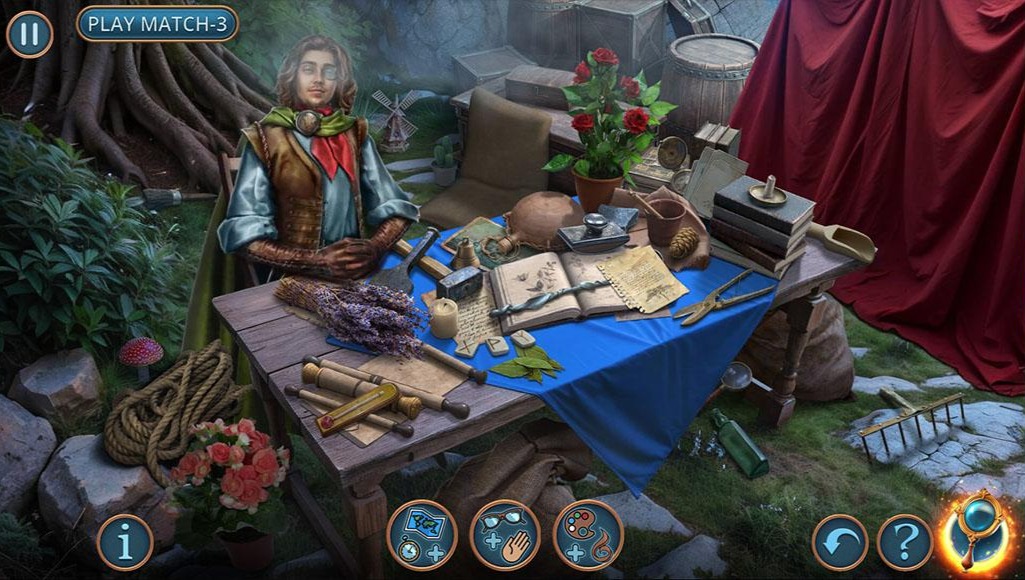Screen dimensions: 1025x580
Task: Open the info button
Action: (x=125, y=542)
